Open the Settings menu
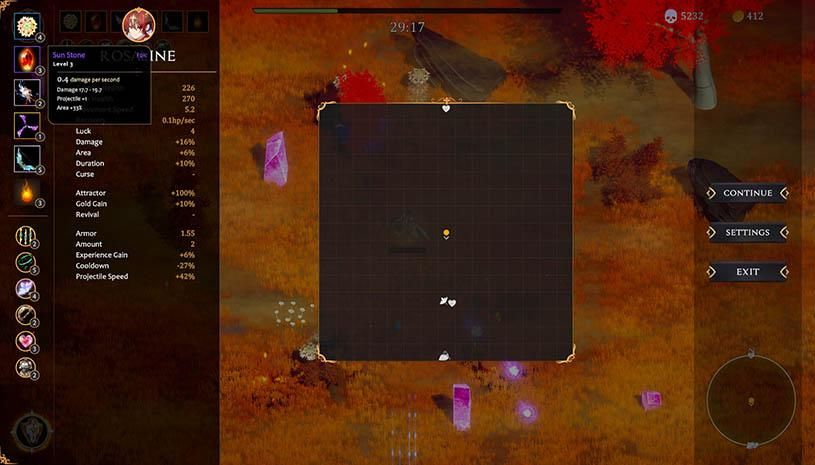The width and height of the screenshot is (815, 465). (x=747, y=232)
